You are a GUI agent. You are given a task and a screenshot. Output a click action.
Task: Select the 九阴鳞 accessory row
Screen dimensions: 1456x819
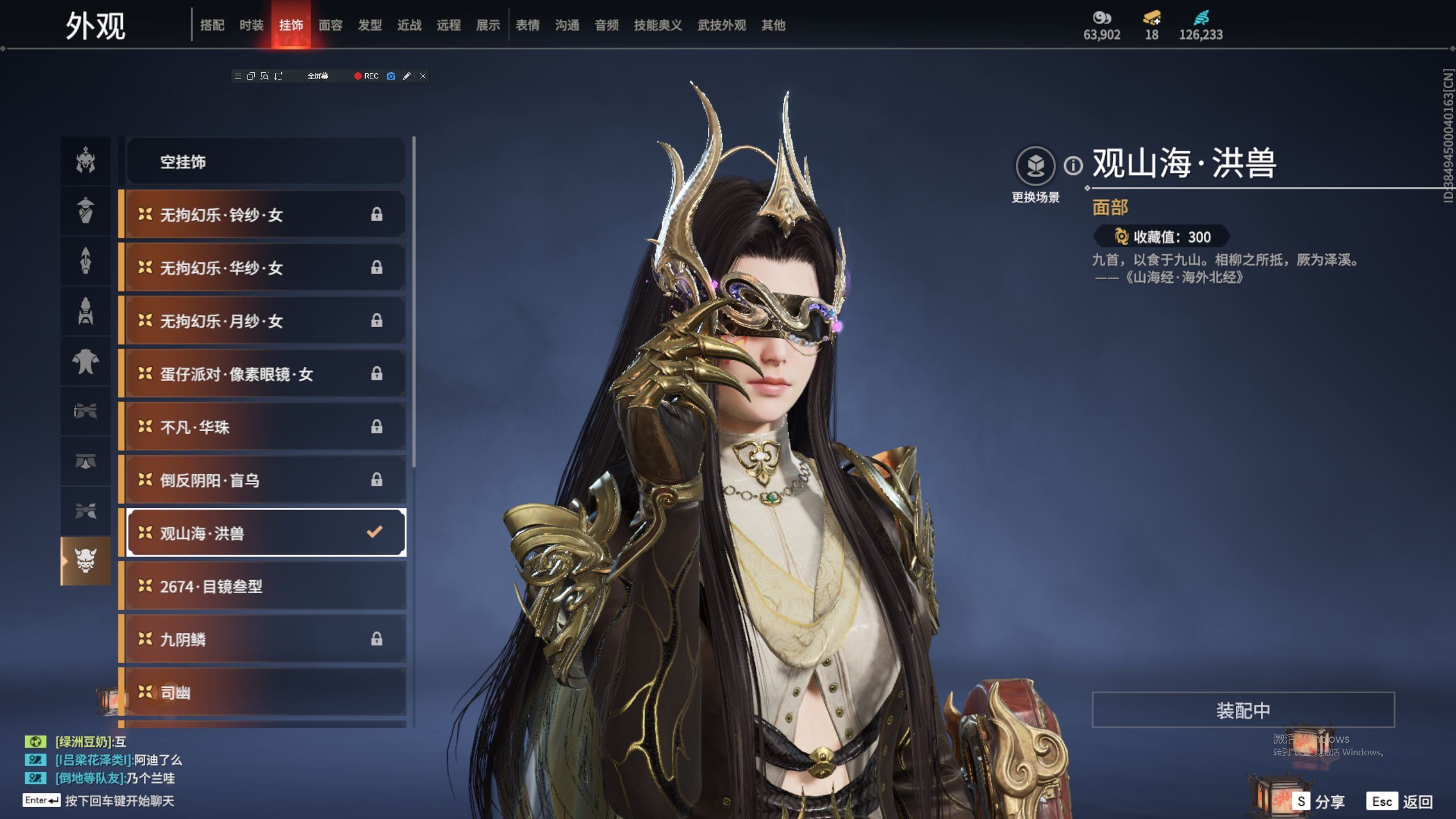click(x=266, y=639)
